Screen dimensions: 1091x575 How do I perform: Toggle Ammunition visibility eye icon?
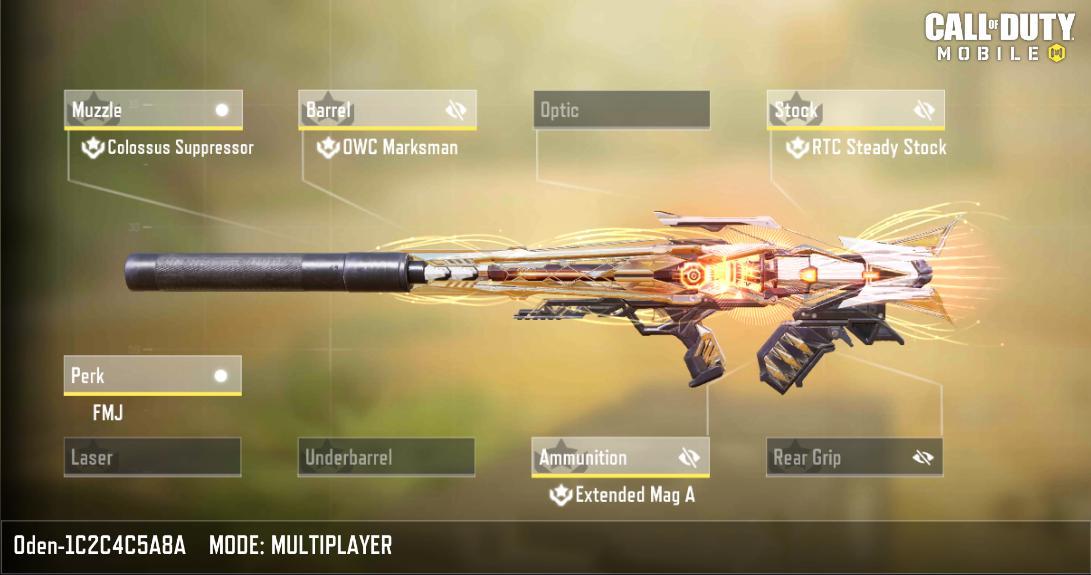[x=689, y=458]
